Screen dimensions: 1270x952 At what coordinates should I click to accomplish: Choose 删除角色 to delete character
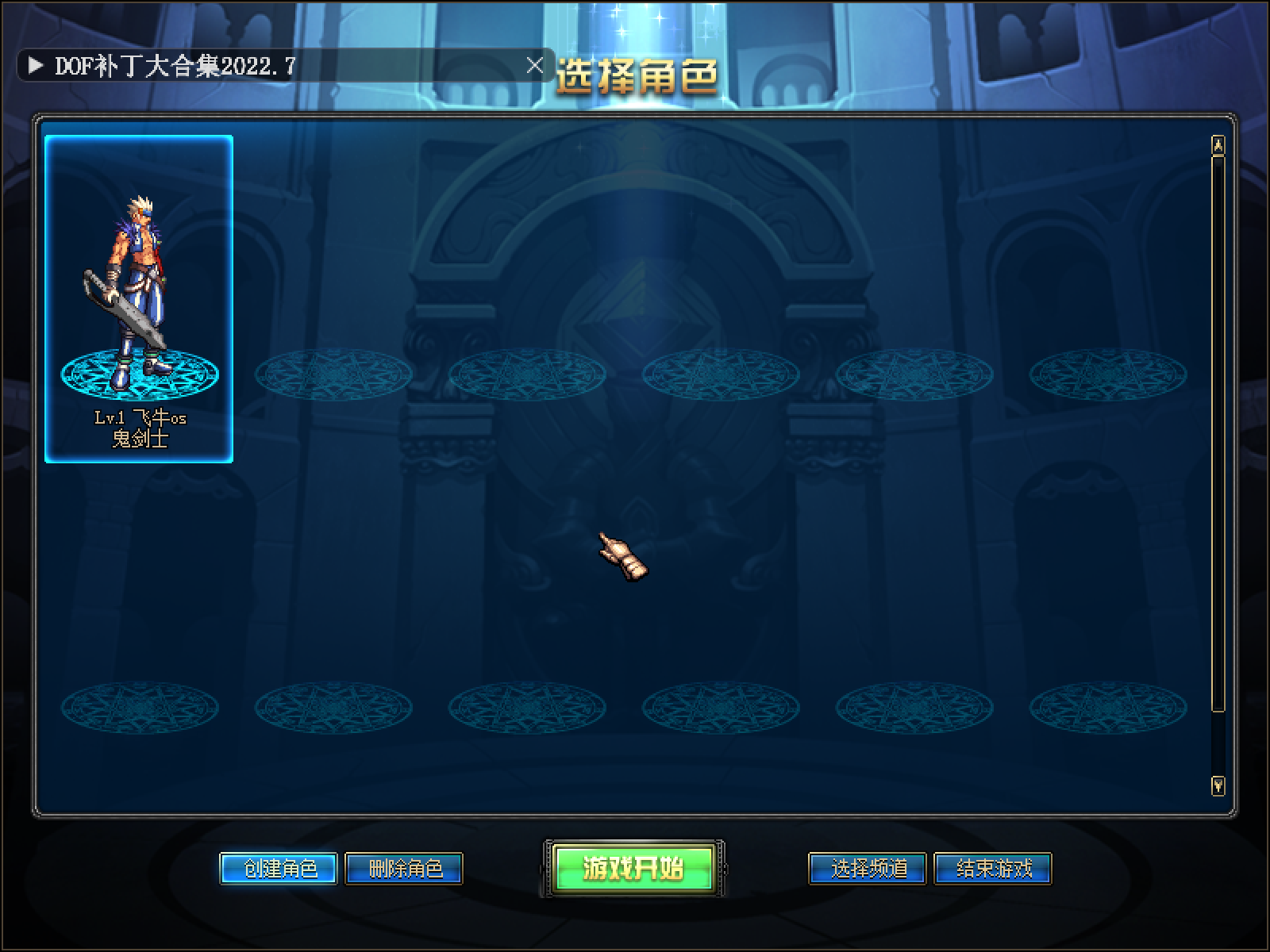405,869
